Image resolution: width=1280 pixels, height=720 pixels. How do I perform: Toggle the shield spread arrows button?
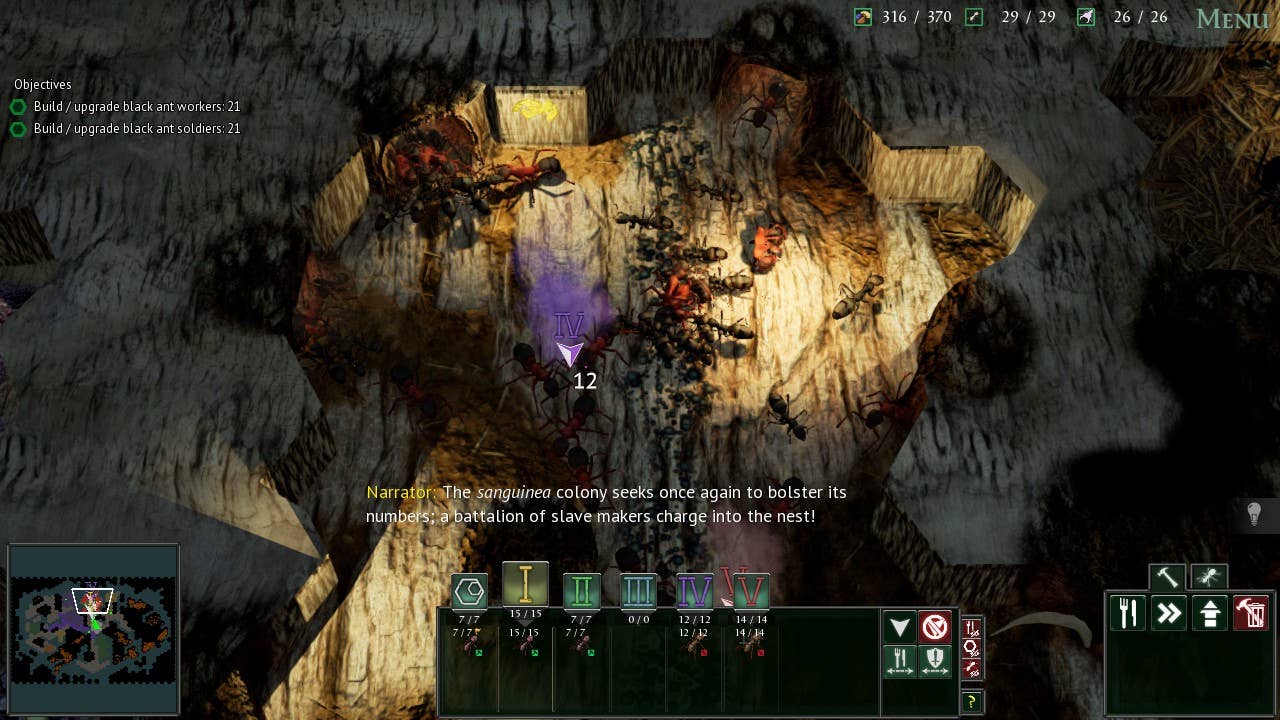click(935, 661)
